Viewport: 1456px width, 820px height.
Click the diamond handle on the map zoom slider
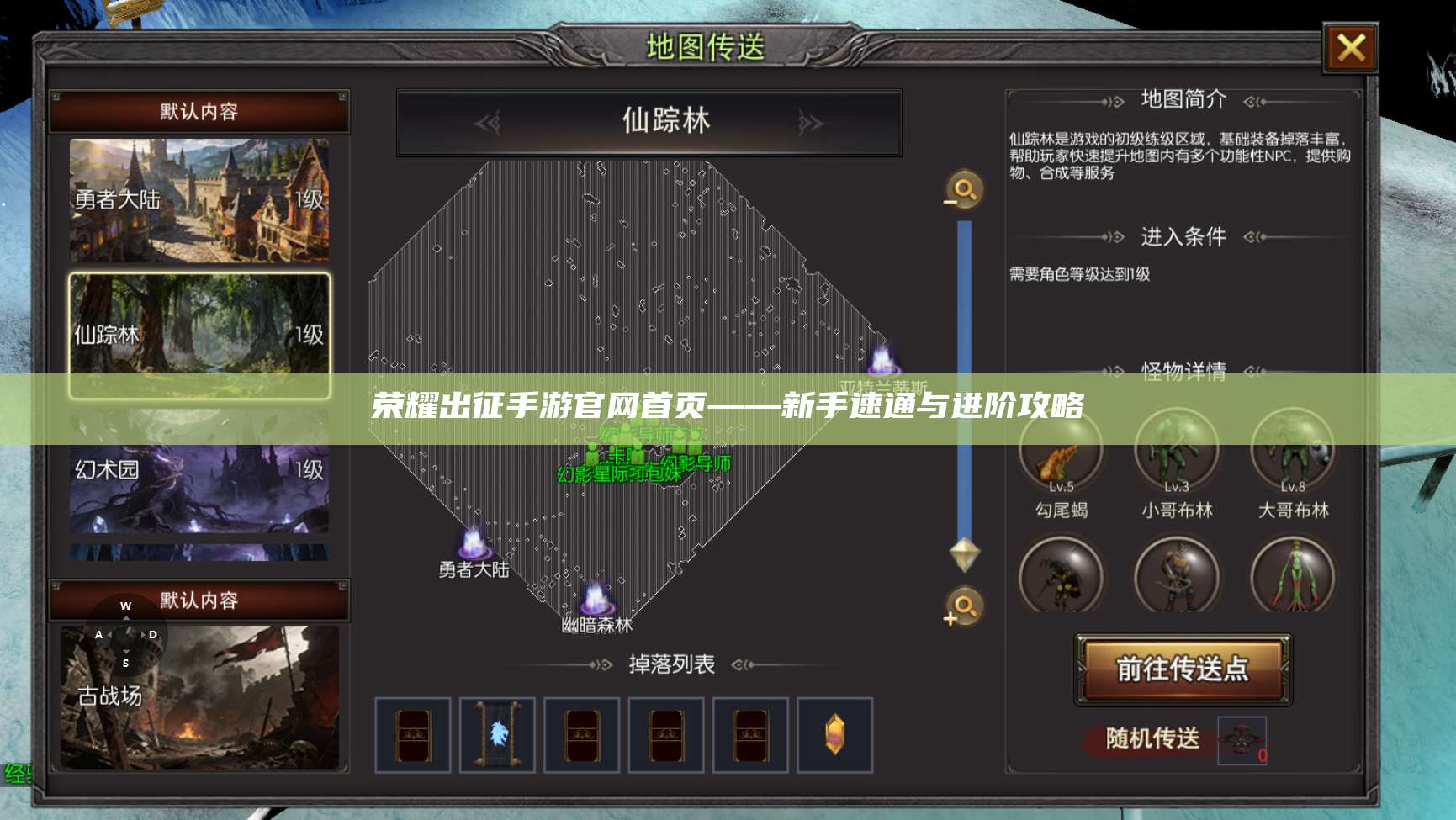point(964,554)
